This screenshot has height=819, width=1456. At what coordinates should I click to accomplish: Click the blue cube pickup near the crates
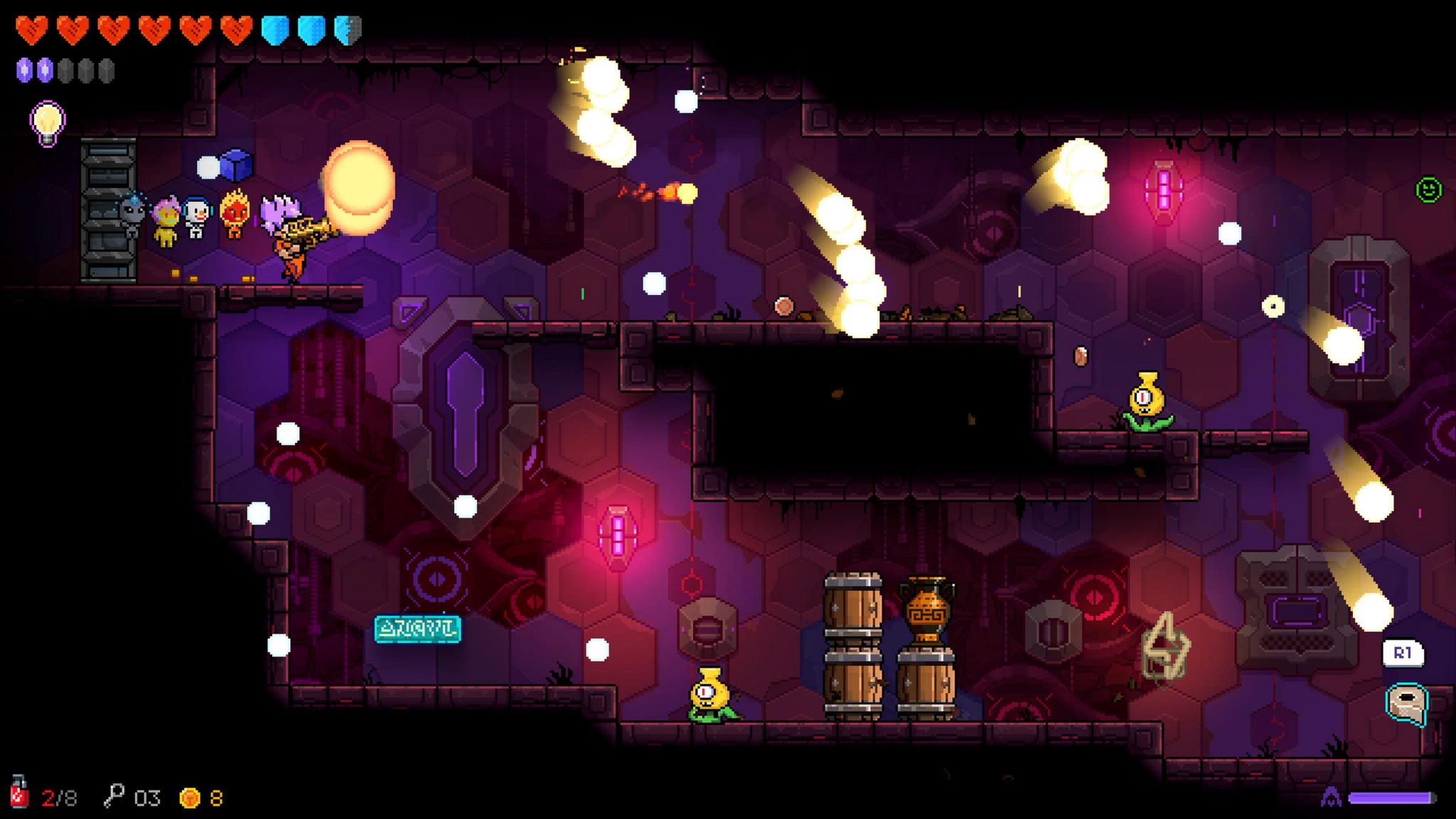coord(237,165)
